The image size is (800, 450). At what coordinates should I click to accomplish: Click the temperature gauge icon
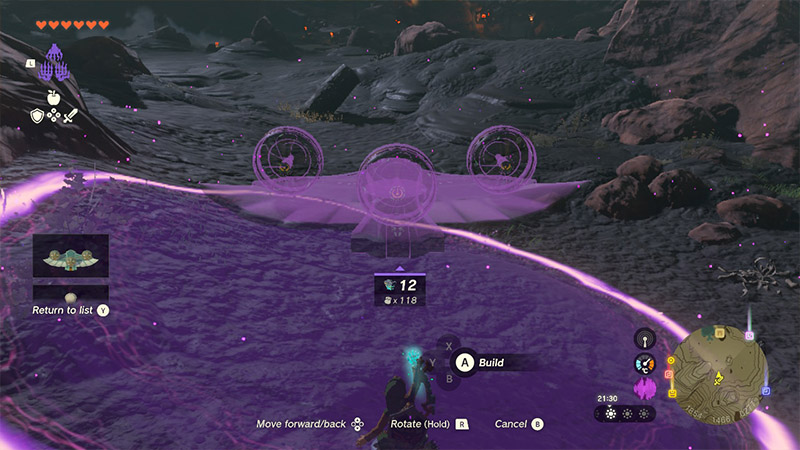[x=645, y=364]
